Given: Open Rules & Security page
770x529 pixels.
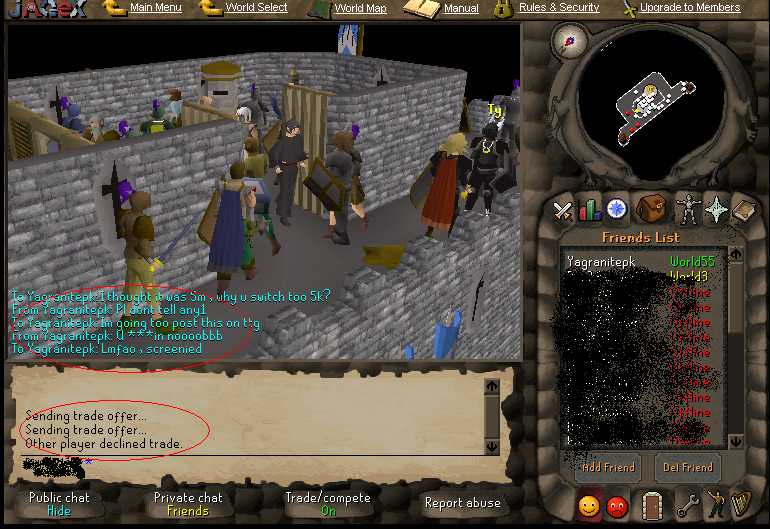Looking at the screenshot, I should click(x=559, y=8).
